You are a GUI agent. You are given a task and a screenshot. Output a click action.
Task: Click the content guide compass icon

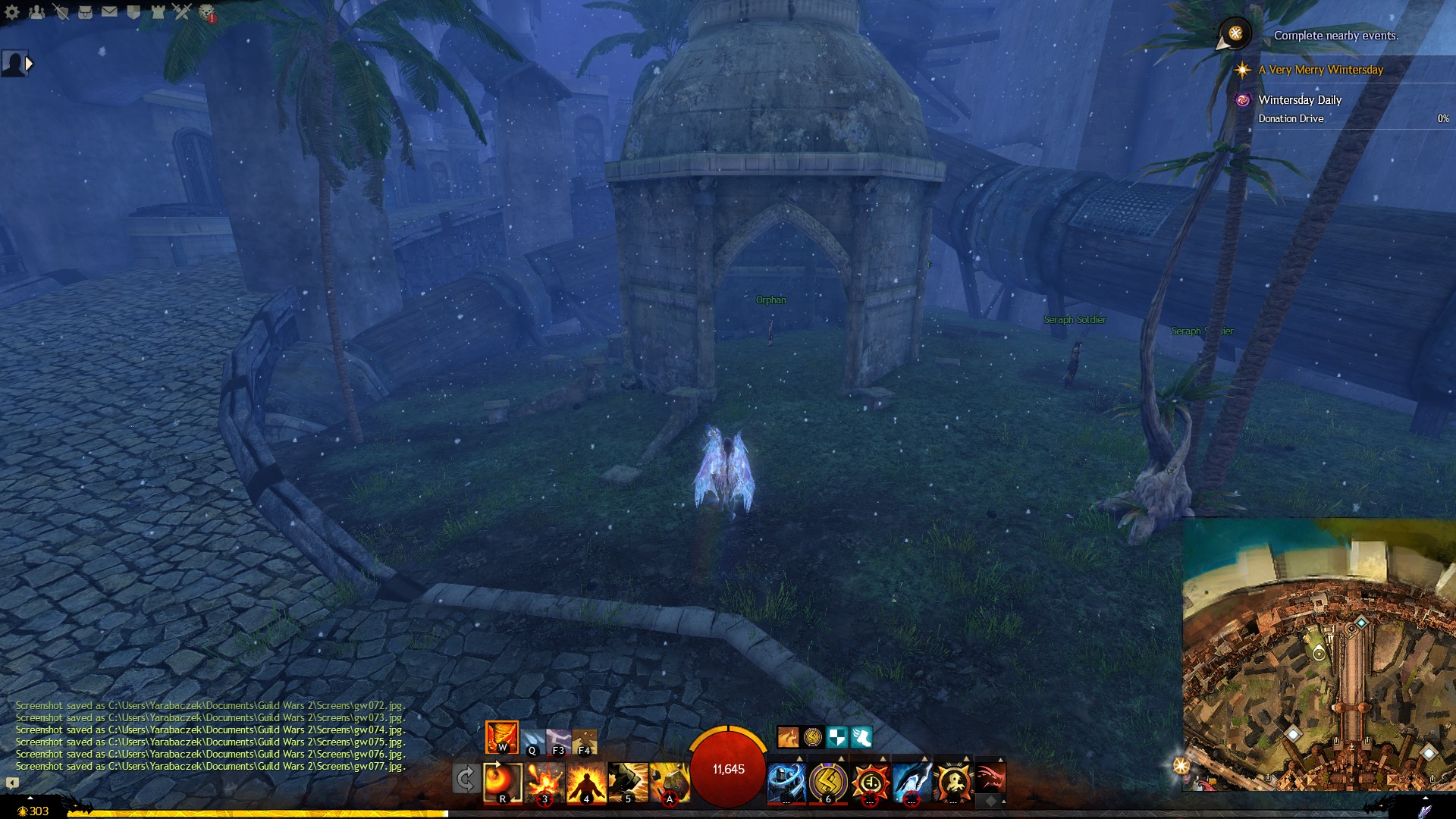tap(1235, 33)
